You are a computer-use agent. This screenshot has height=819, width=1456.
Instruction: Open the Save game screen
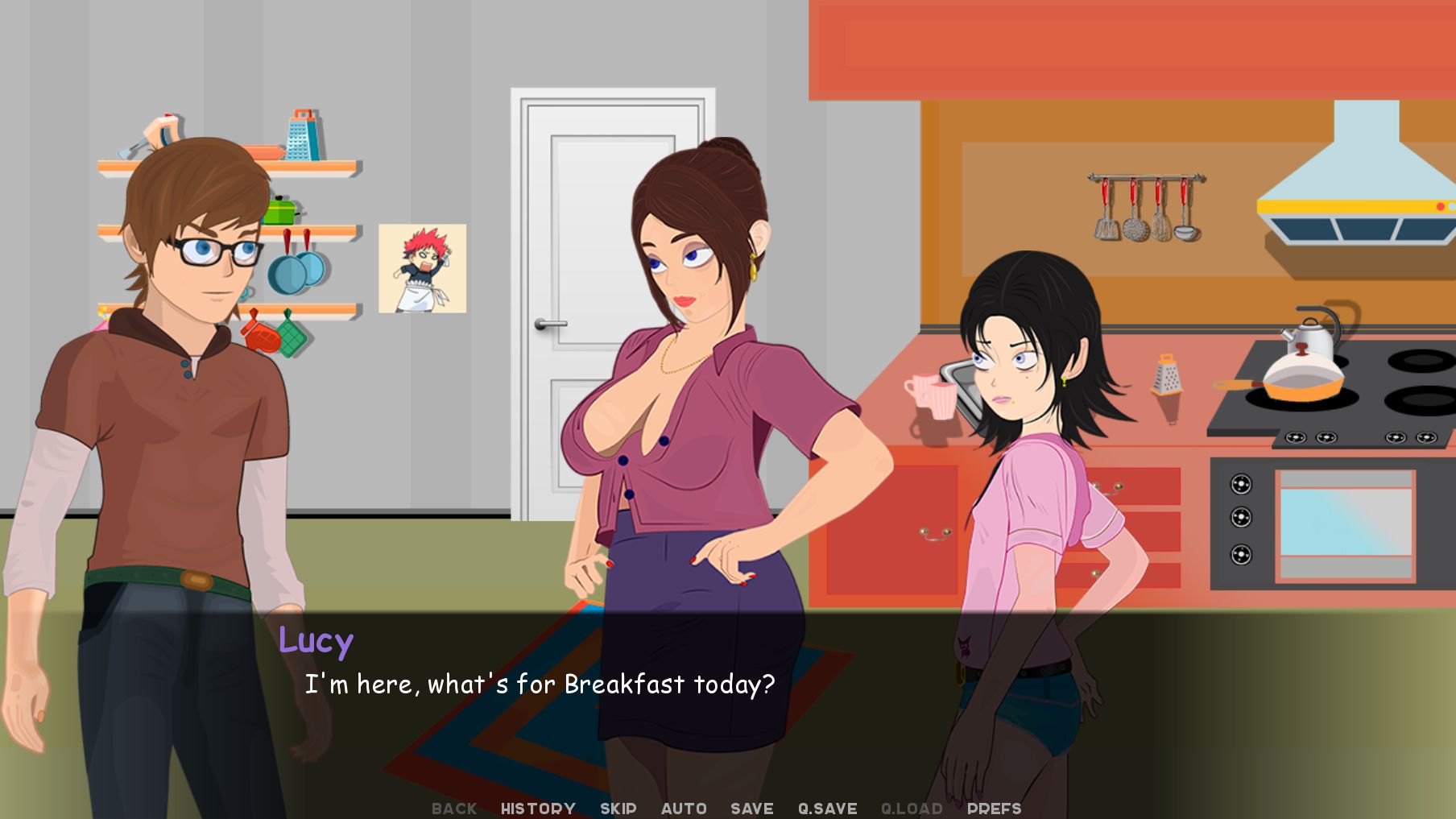[751, 809]
